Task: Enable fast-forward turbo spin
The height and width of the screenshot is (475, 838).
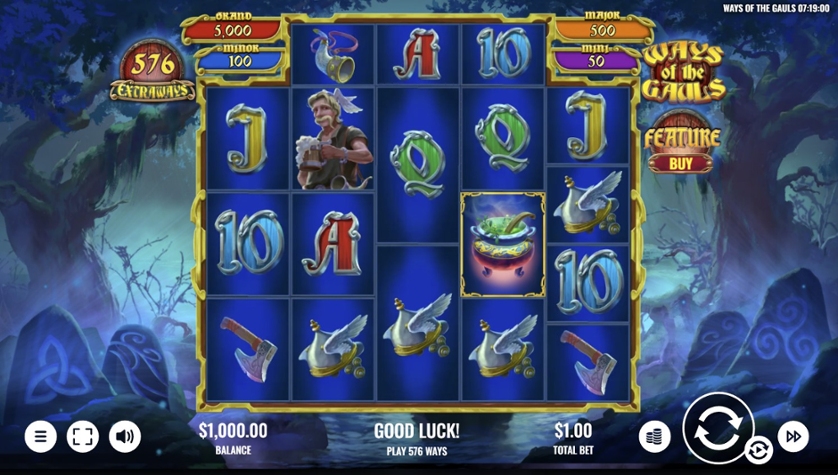Action: (793, 436)
